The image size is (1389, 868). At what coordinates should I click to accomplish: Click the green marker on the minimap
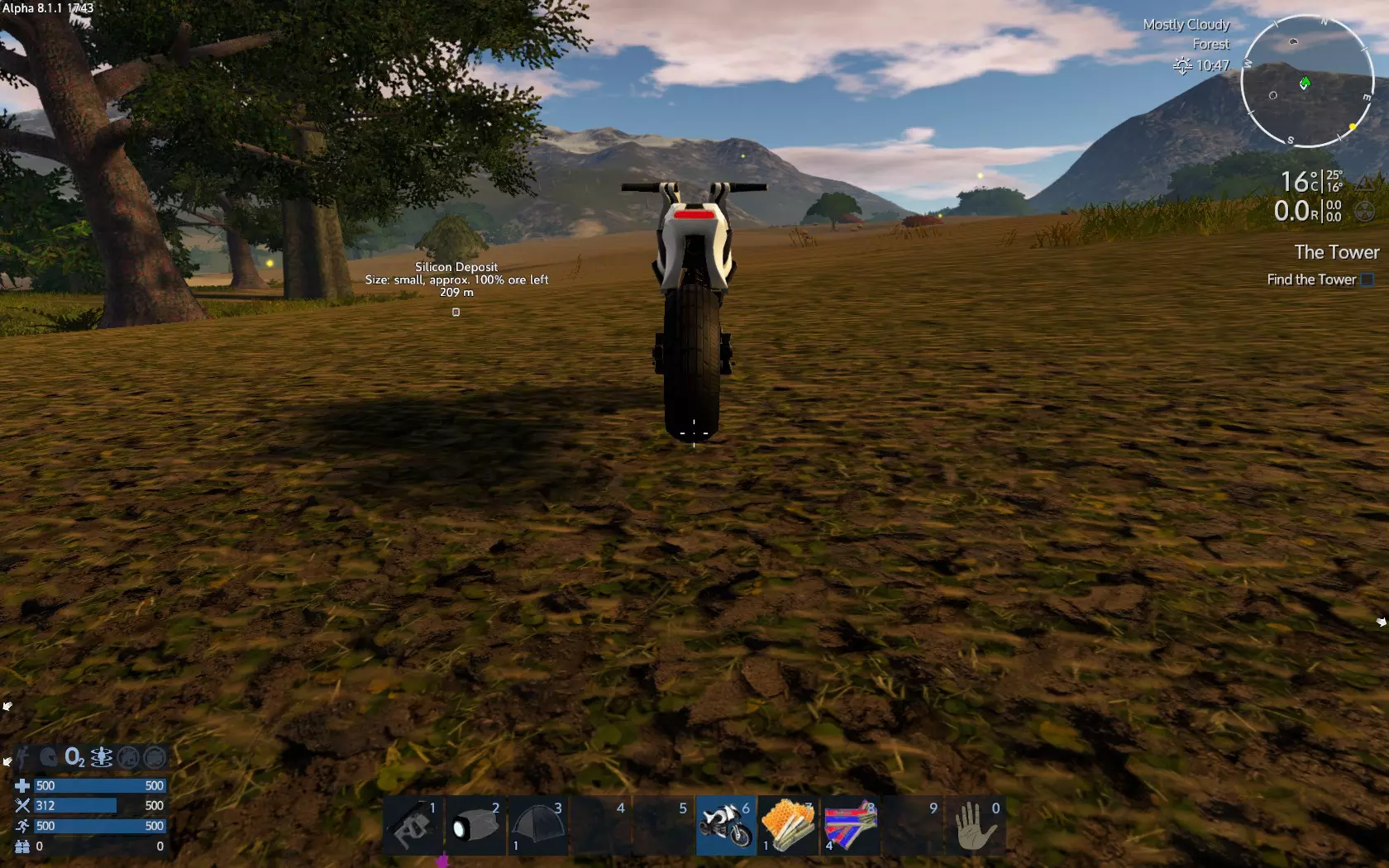1305,83
